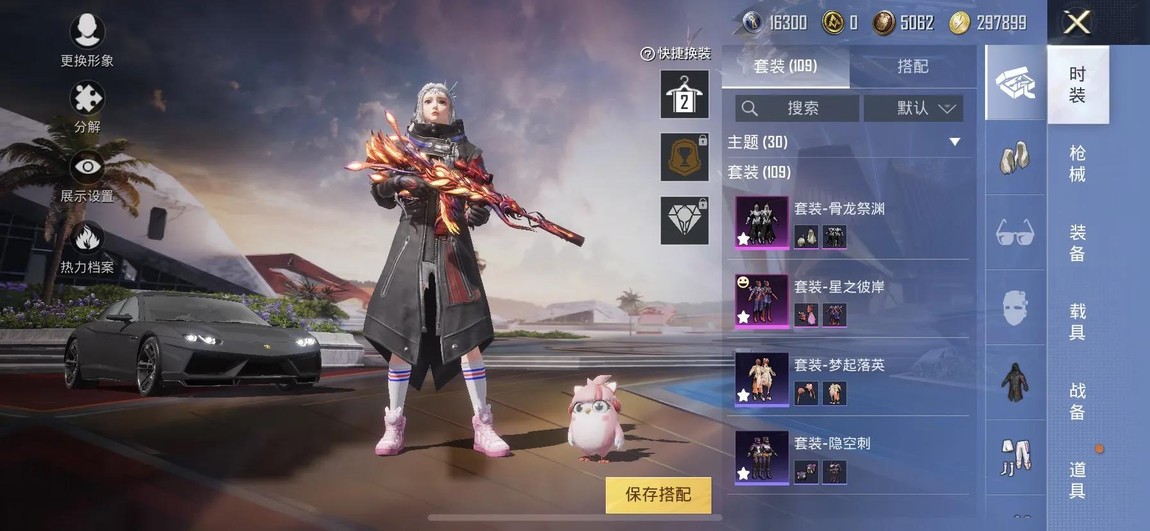Close the wardrobe with the X button
Viewport: 1150px width, 531px height.
point(1077,22)
